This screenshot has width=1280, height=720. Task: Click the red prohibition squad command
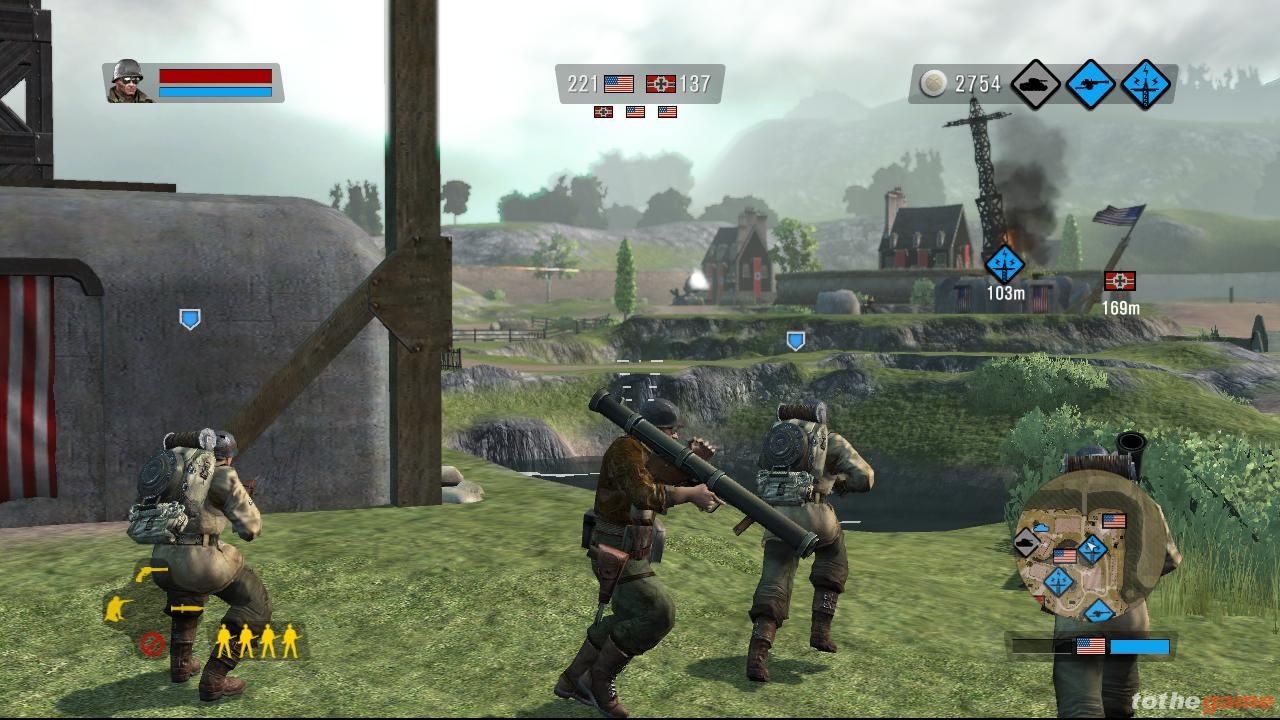[x=151, y=643]
